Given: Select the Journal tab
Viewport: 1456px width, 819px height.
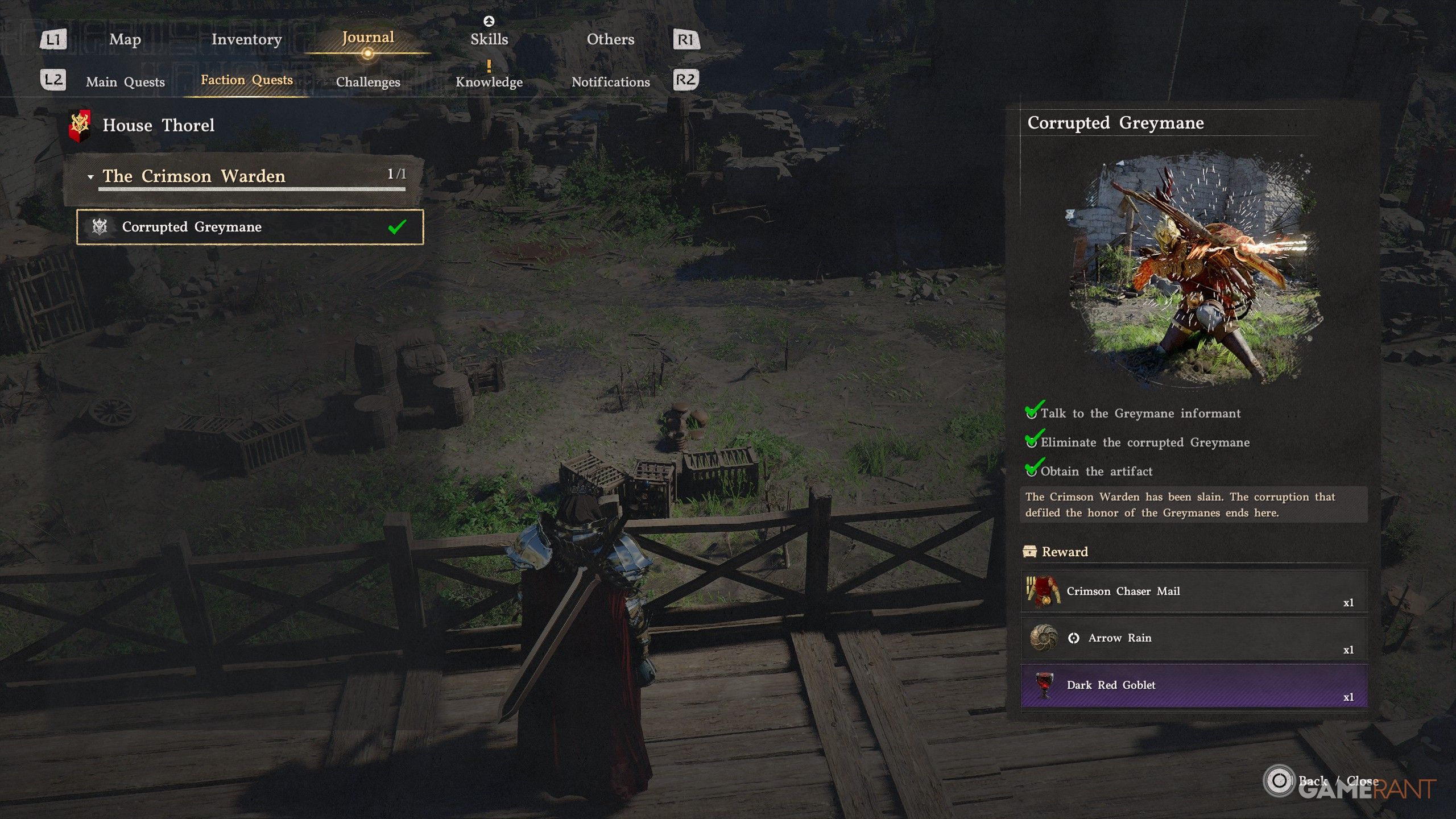Looking at the screenshot, I should click(367, 38).
